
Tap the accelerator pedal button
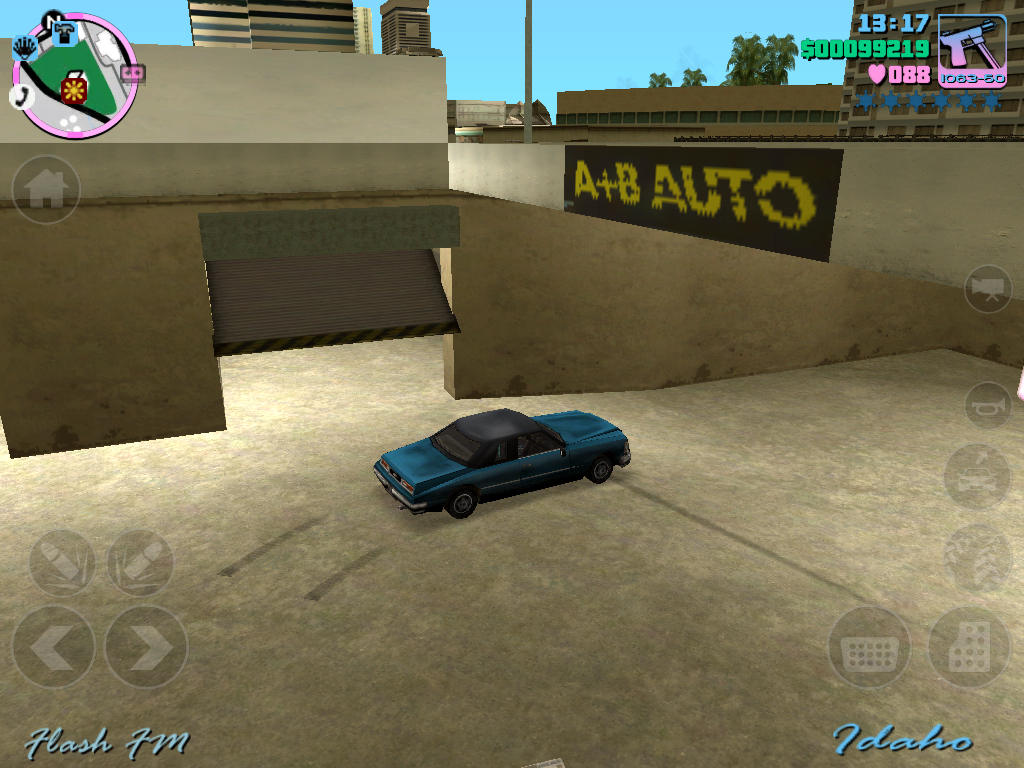click(x=968, y=648)
